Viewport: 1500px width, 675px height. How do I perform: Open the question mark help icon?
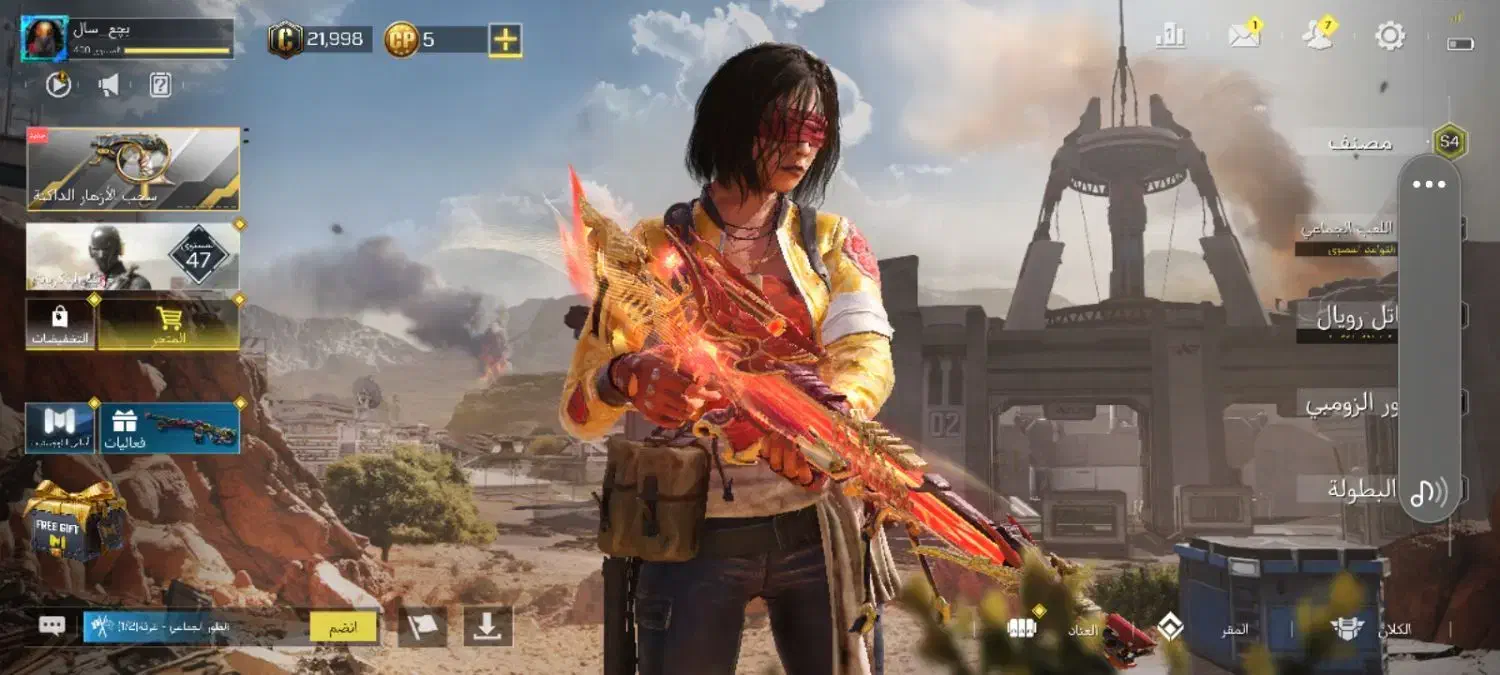tap(160, 85)
